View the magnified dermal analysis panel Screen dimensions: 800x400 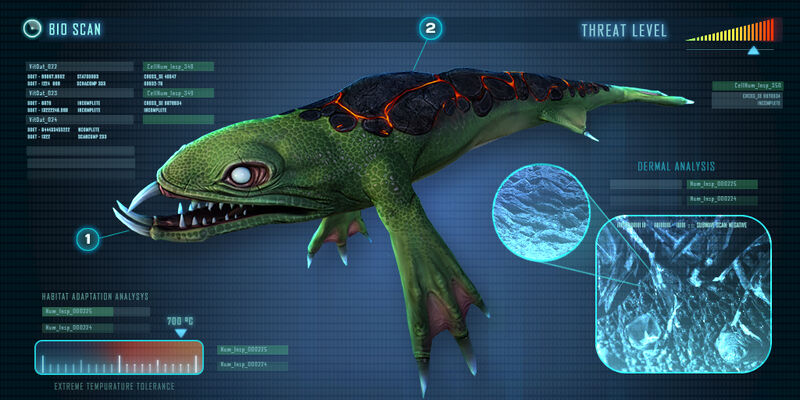click(x=684, y=294)
